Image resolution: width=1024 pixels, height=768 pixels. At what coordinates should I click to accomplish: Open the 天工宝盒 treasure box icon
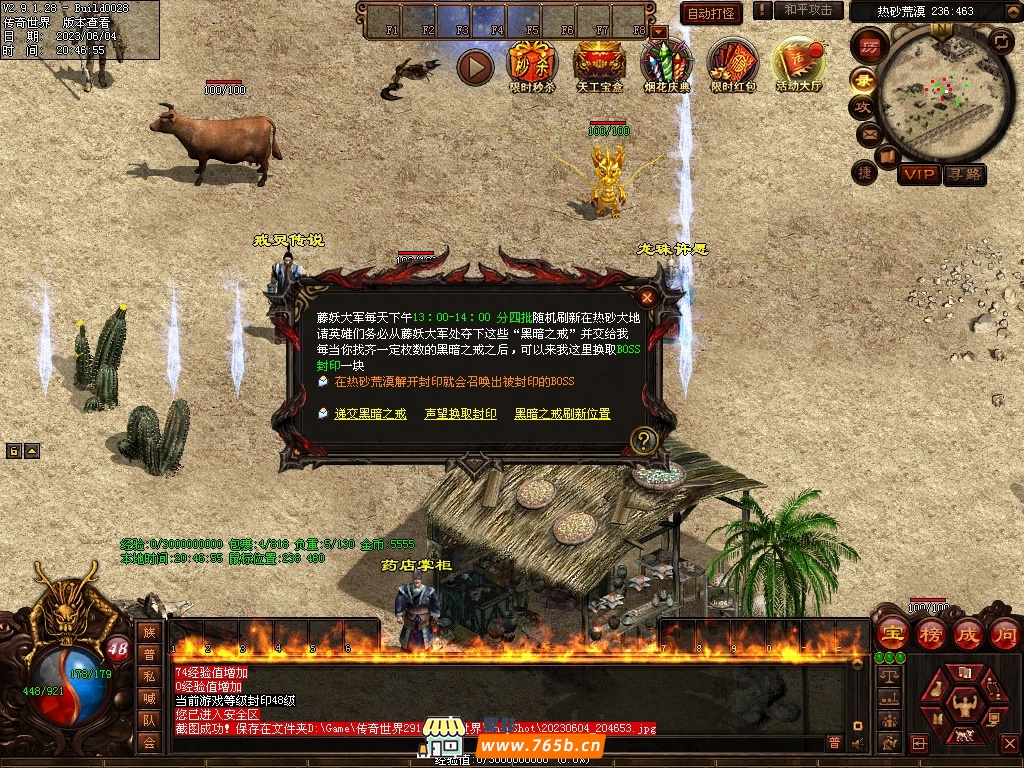(x=600, y=65)
